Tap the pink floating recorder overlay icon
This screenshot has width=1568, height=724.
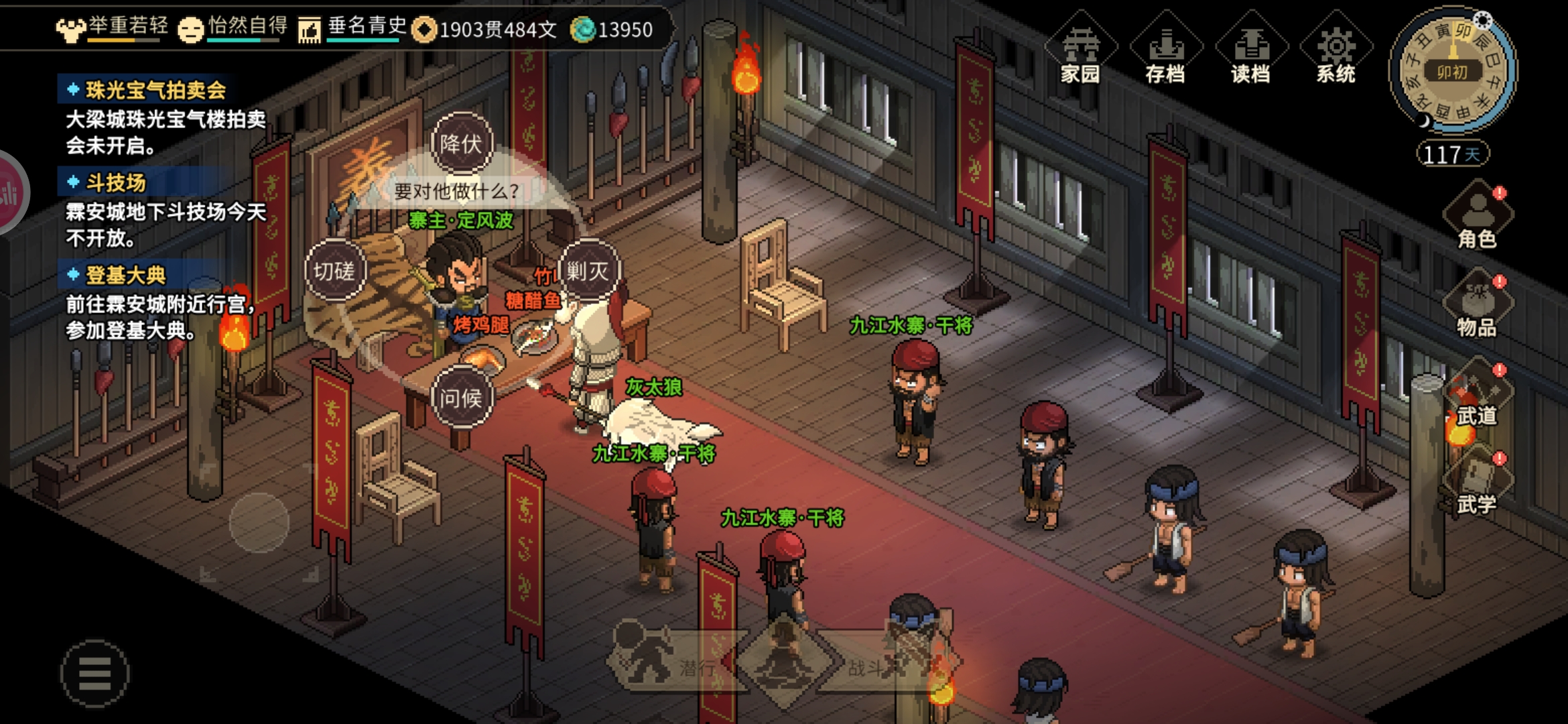click(x=9, y=194)
